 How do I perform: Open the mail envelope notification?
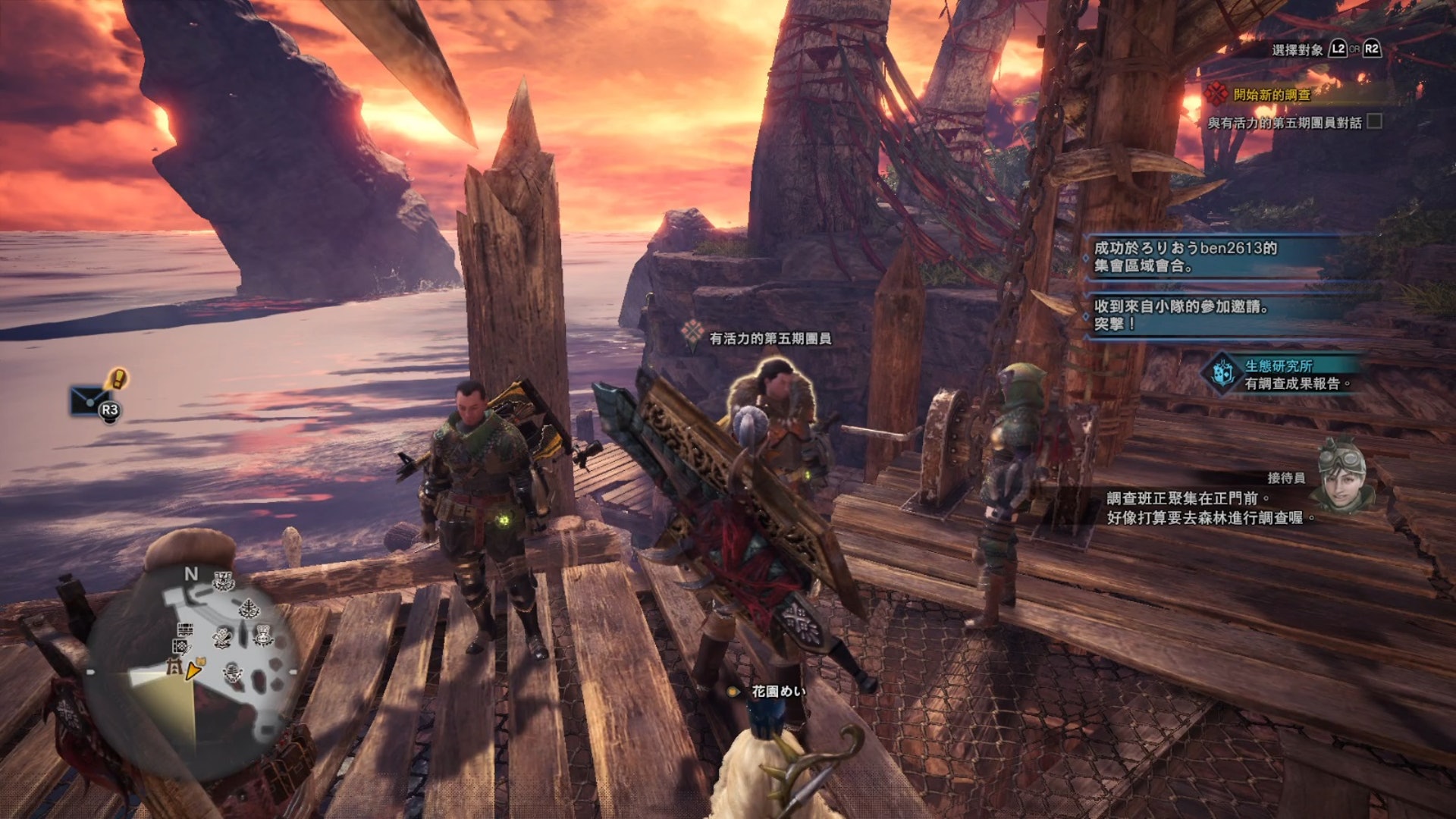[x=89, y=400]
